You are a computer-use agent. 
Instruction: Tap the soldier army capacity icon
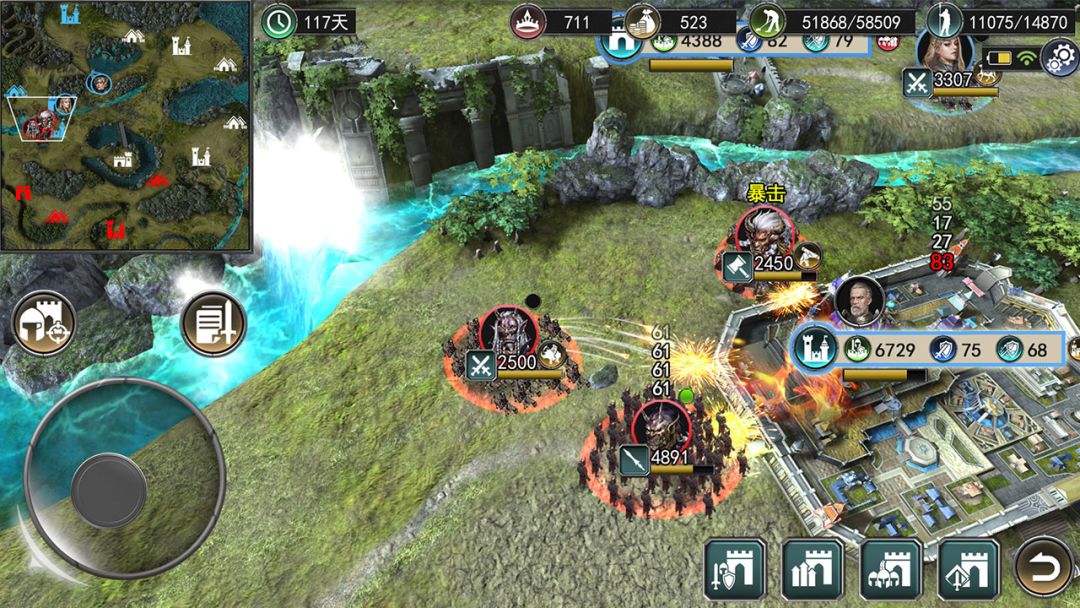tap(943, 21)
